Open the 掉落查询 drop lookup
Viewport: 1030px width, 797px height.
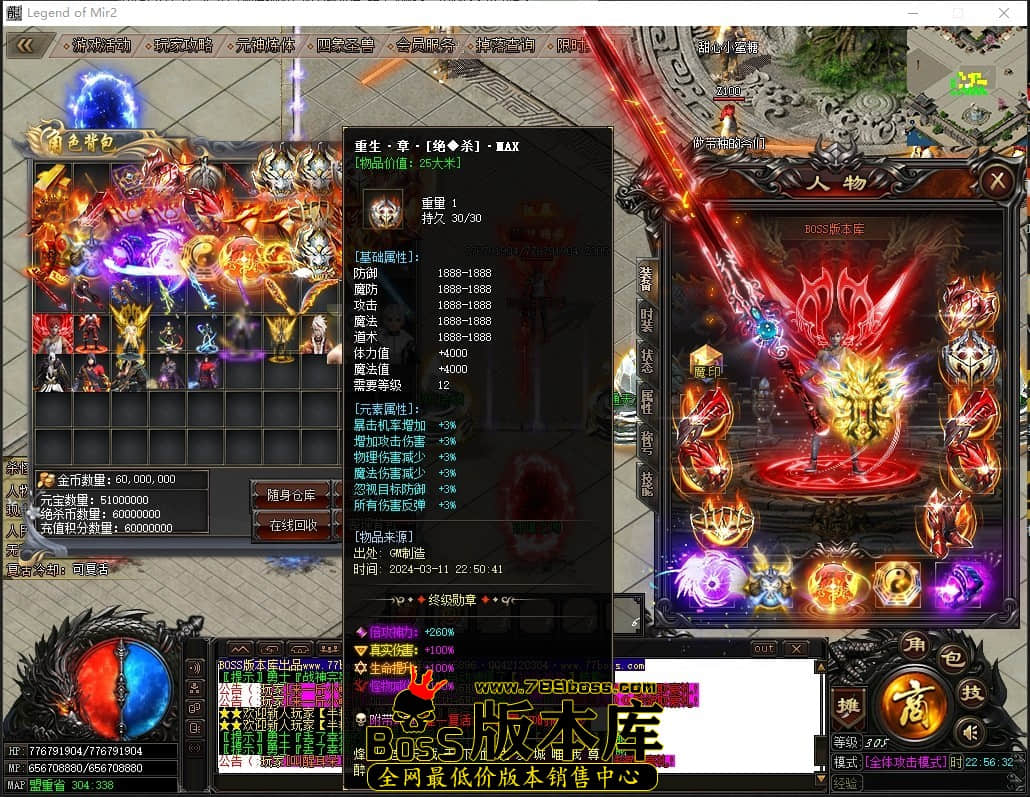coord(505,46)
